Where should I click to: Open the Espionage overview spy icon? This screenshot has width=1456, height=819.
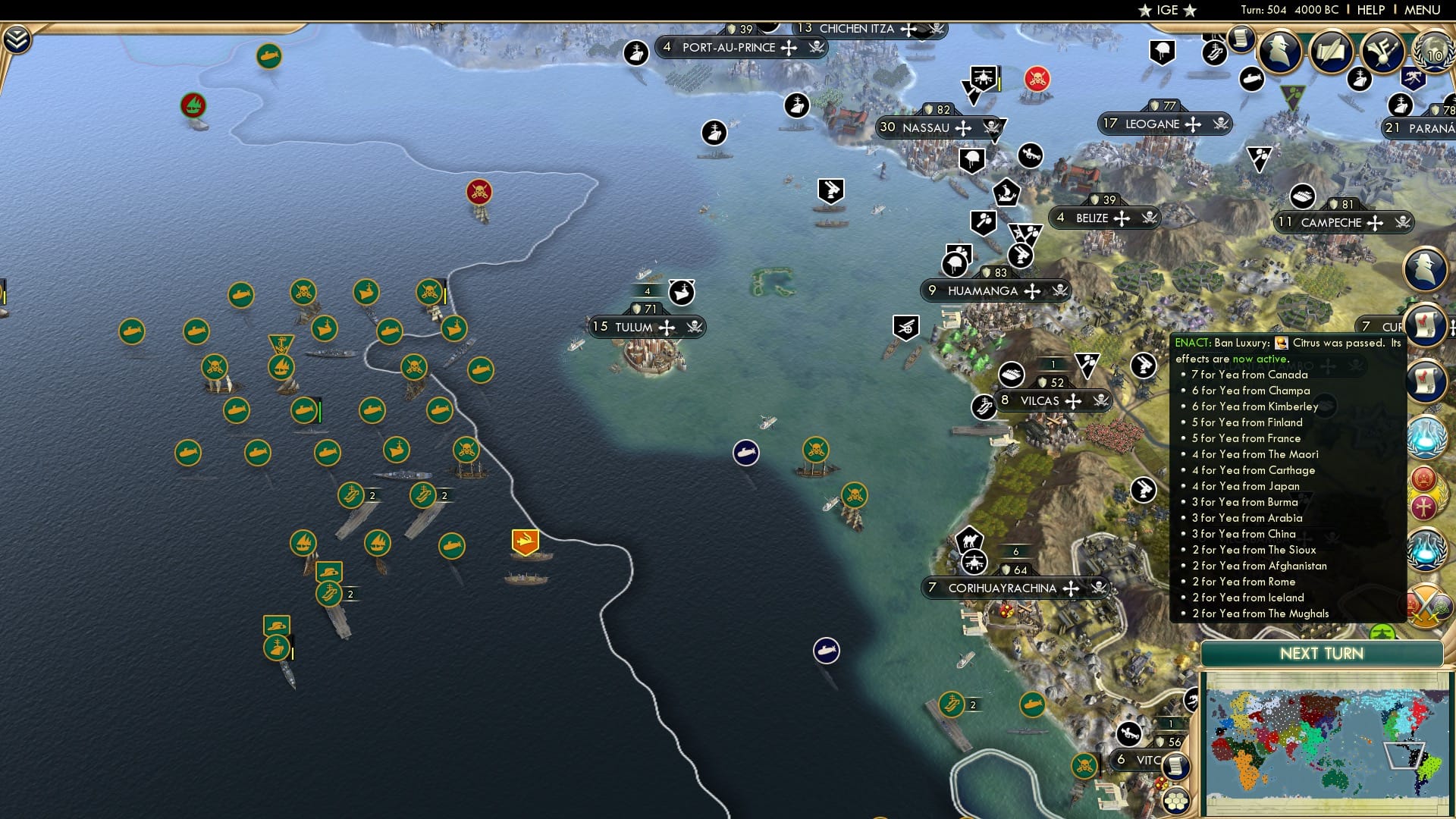pyautogui.click(x=1280, y=50)
